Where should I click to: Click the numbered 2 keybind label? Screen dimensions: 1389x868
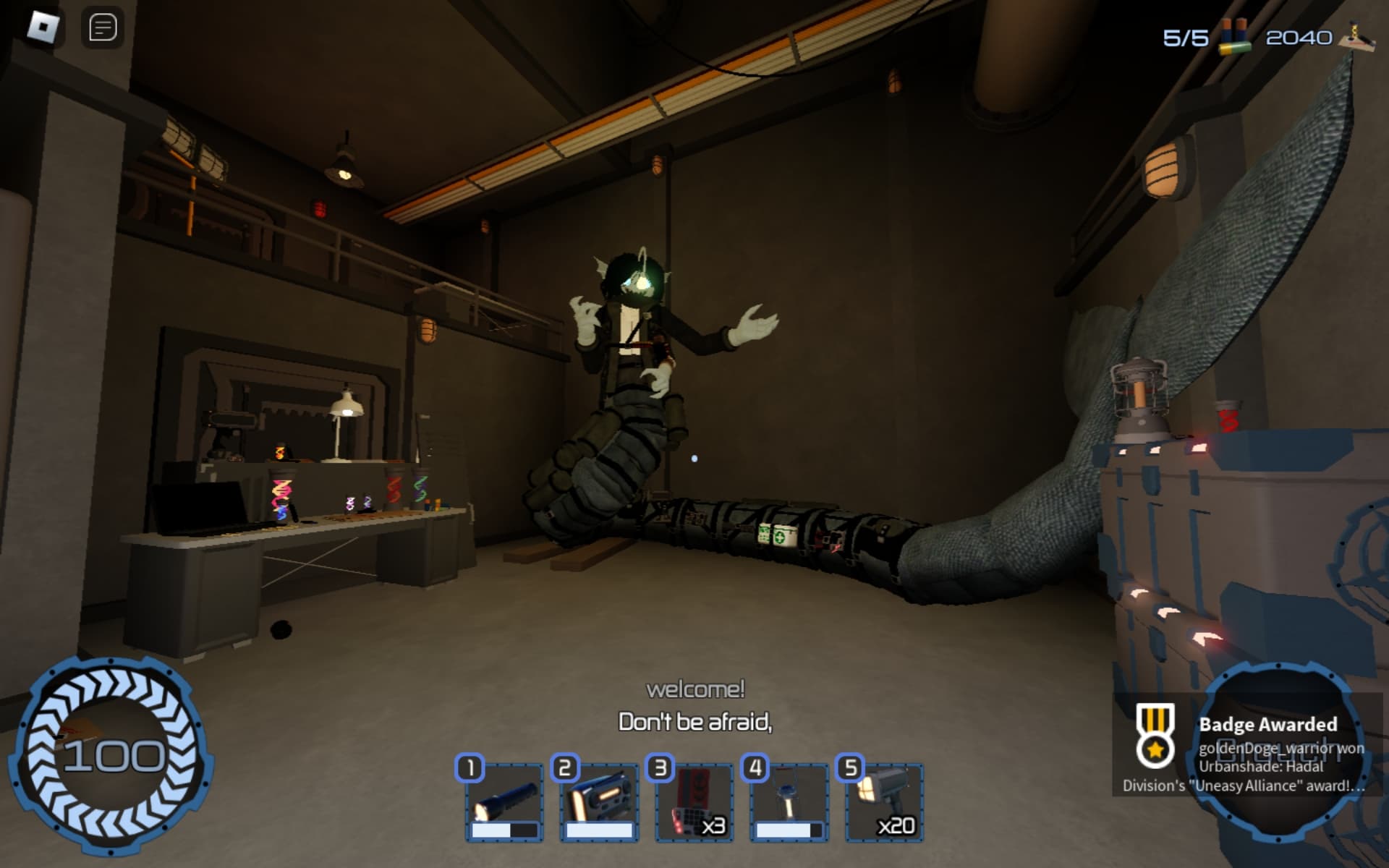click(566, 770)
